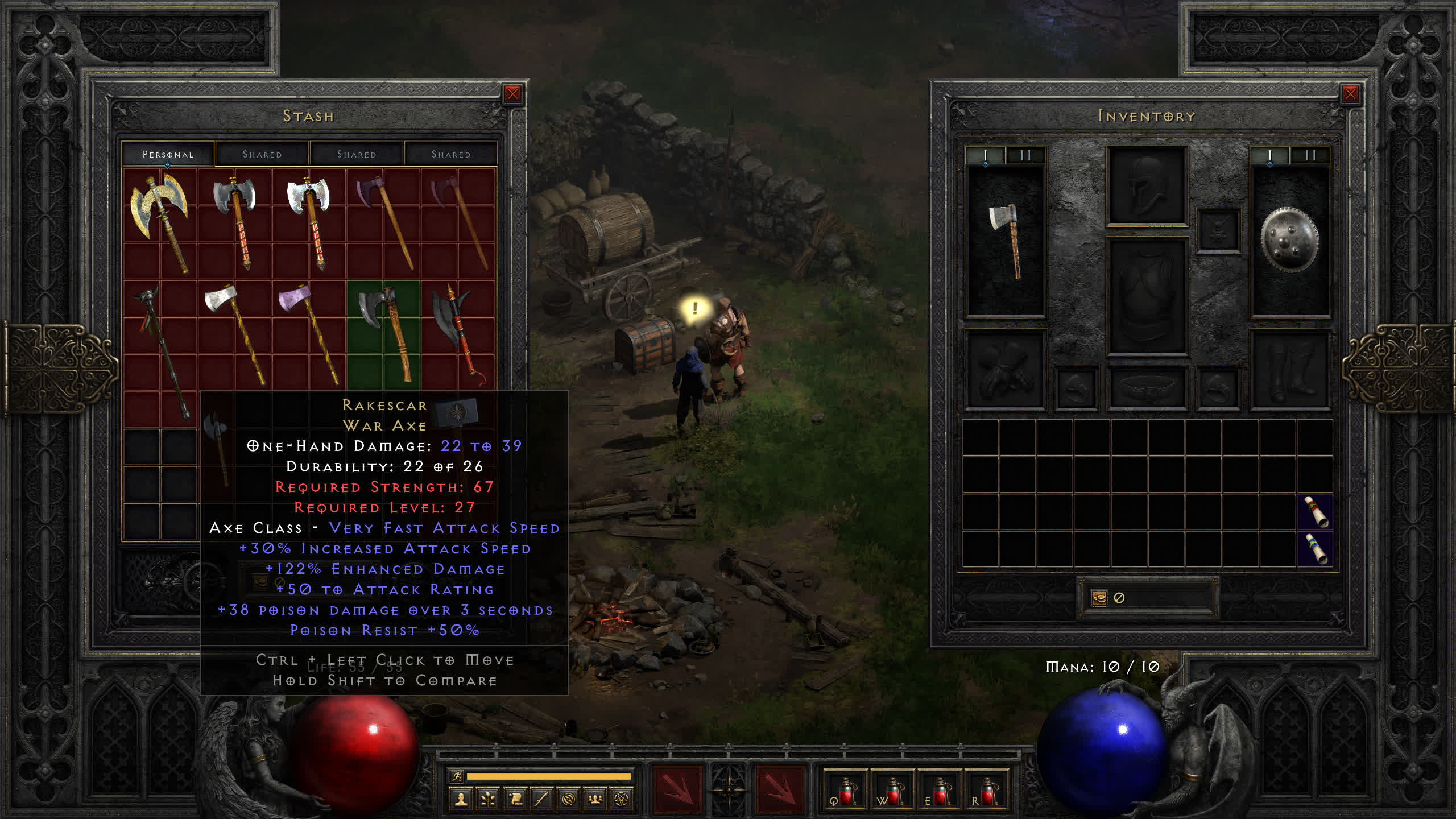Use the belt potion labeled Q
This screenshot has height=819, width=1456.
pos(845,792)
